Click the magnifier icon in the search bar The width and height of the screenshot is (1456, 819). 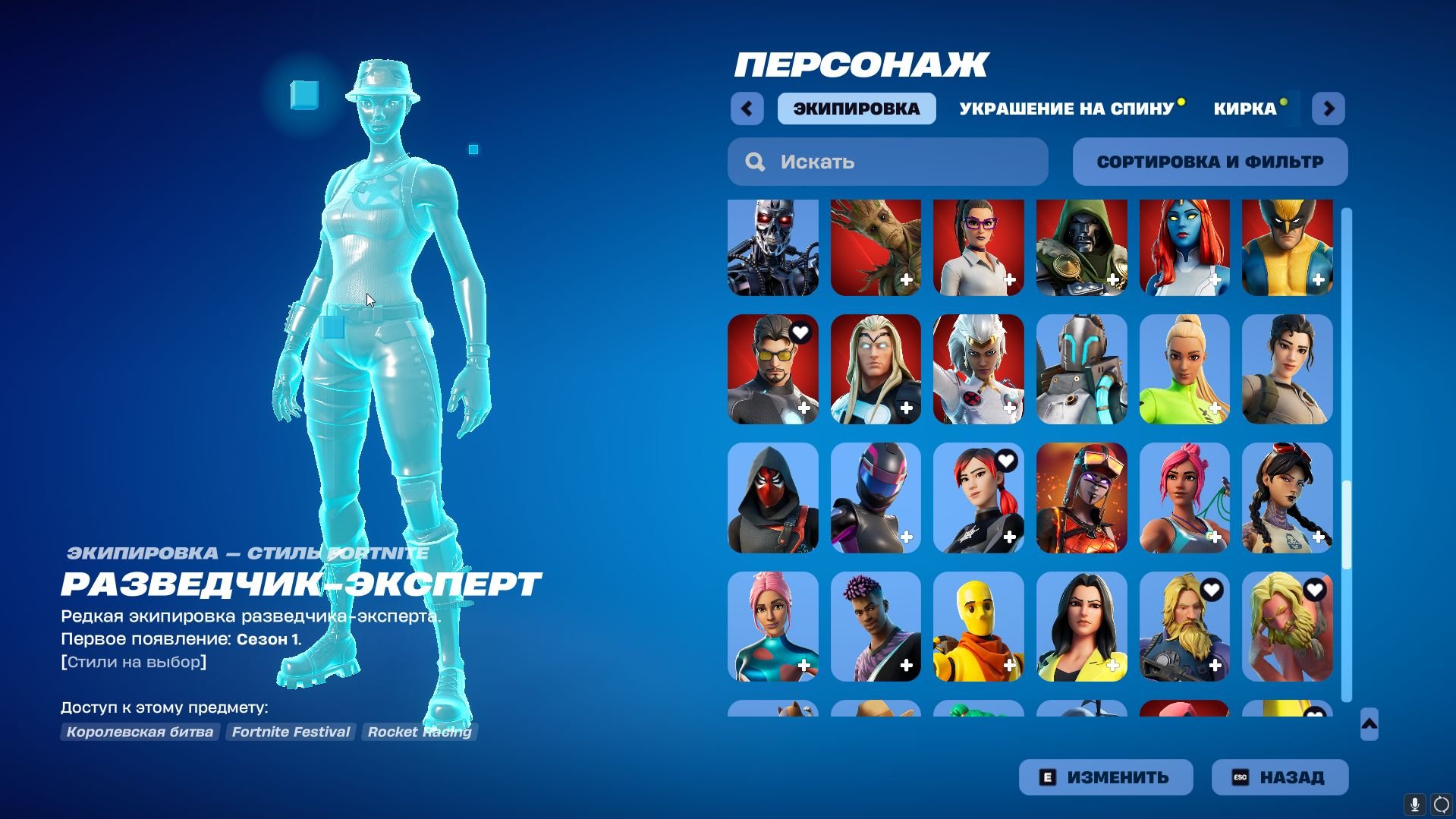(x=756, y=161)
